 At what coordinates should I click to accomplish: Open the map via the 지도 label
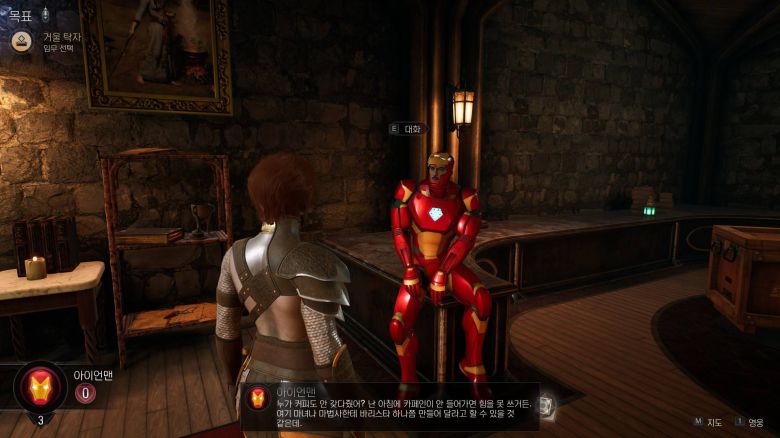pos(715,422)
